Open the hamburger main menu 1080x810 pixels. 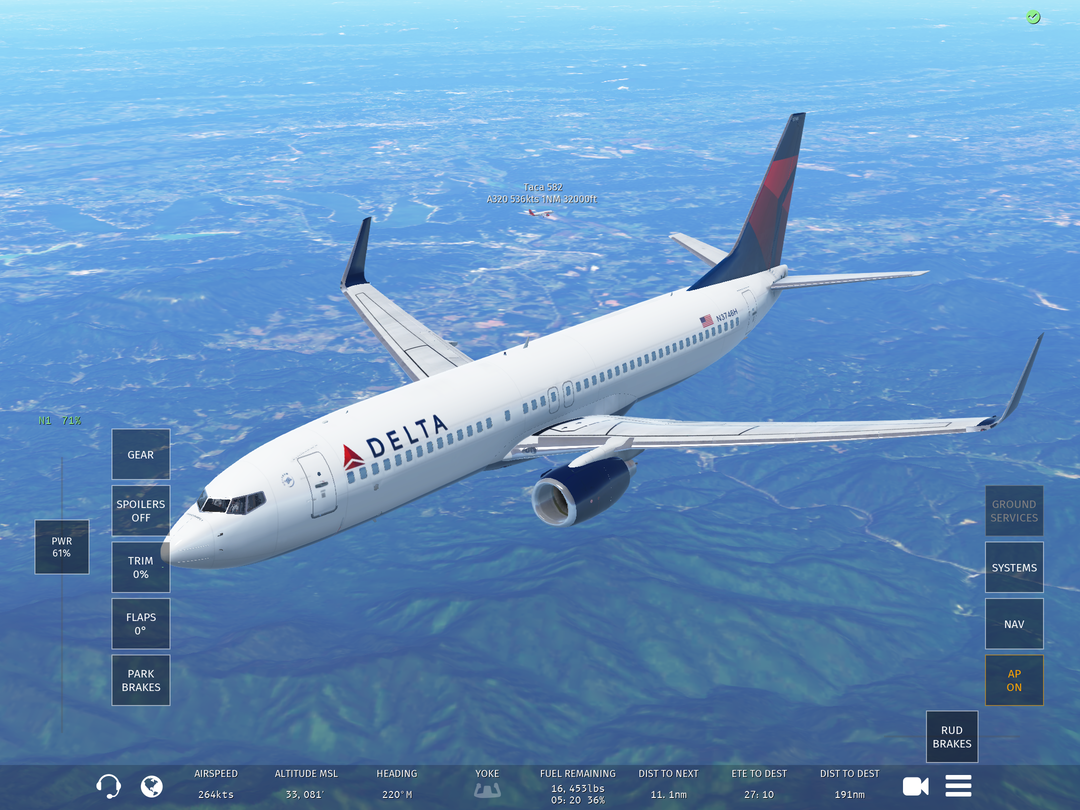coord(958,786)
